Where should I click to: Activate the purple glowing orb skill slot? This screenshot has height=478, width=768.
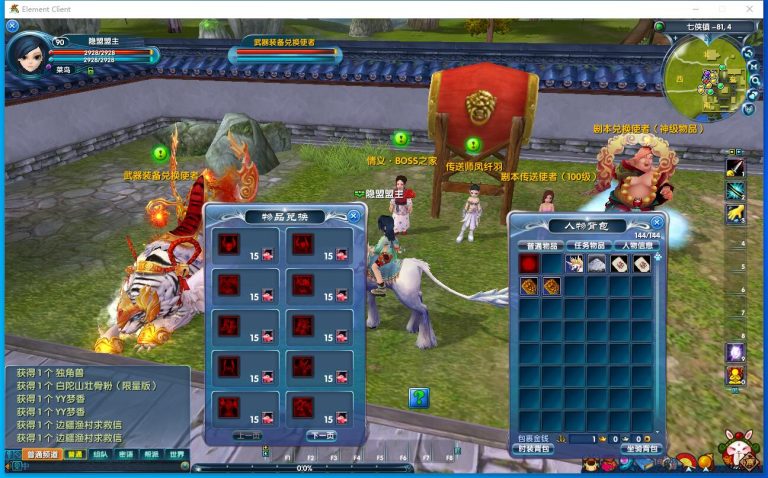(x=735, y=353)
